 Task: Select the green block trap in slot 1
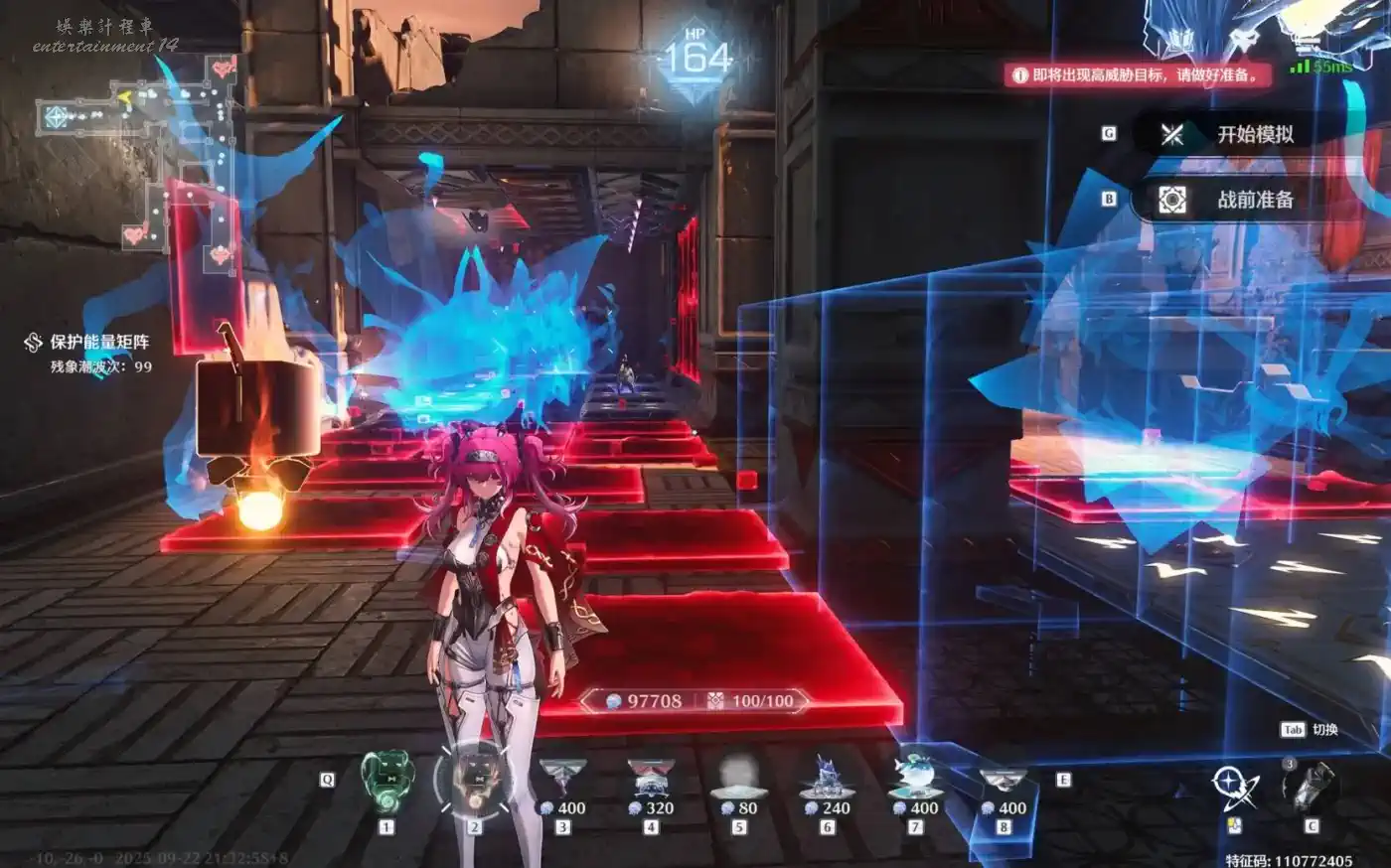click(x=386, y=782)
